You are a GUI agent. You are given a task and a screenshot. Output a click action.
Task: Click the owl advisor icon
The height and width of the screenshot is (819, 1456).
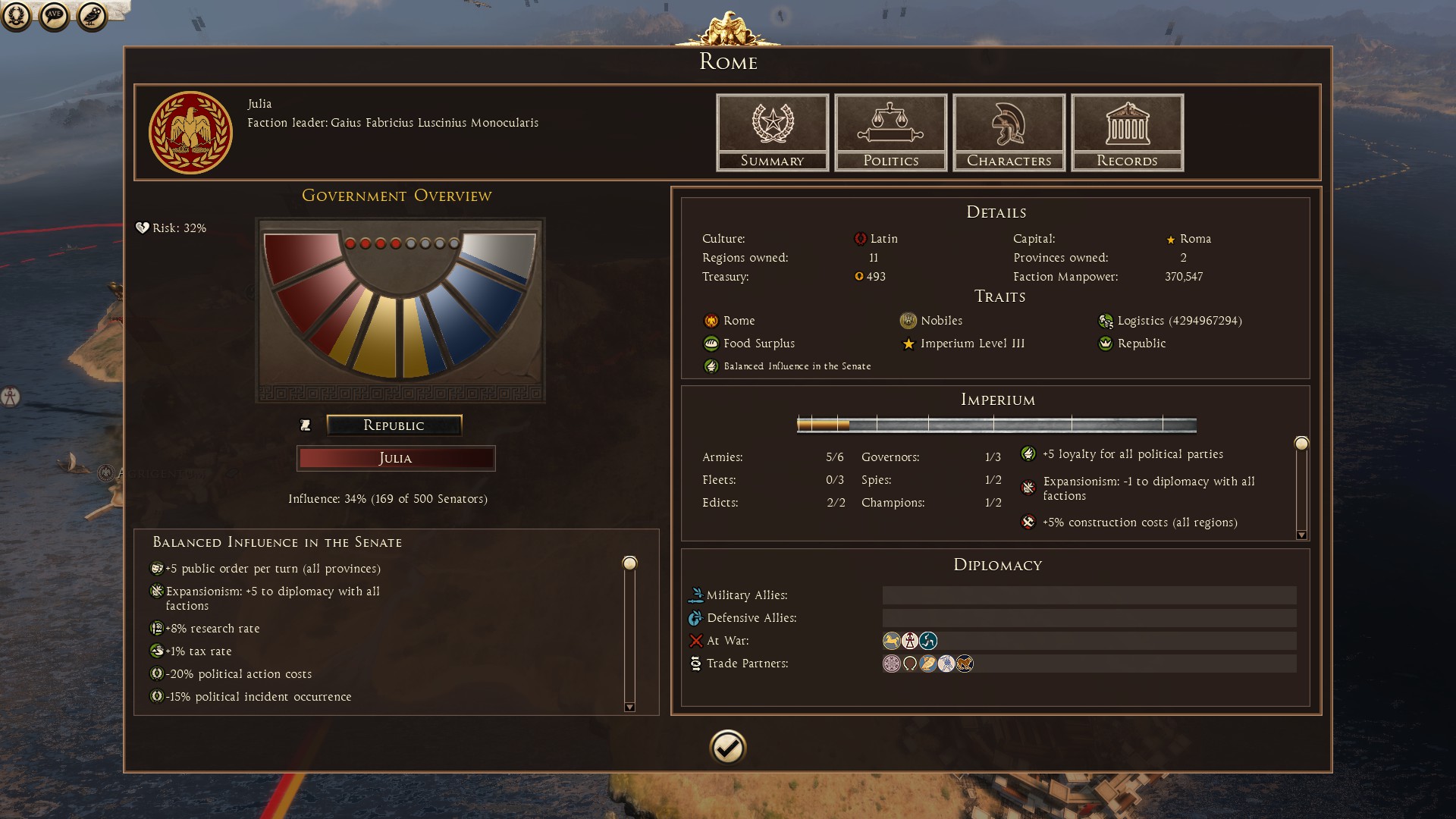coord(92,16)
